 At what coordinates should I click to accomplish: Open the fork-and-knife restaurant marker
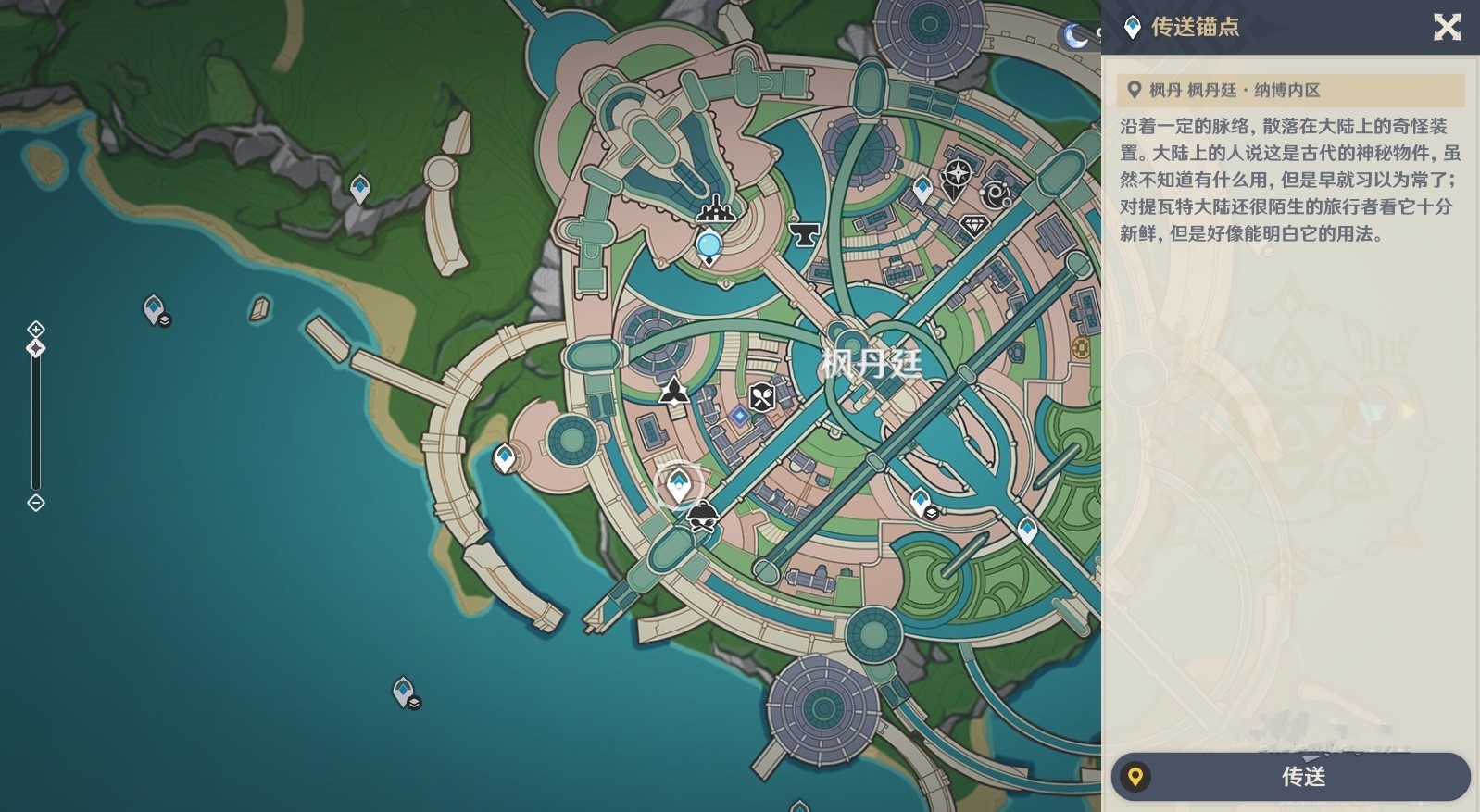(762, 397)
